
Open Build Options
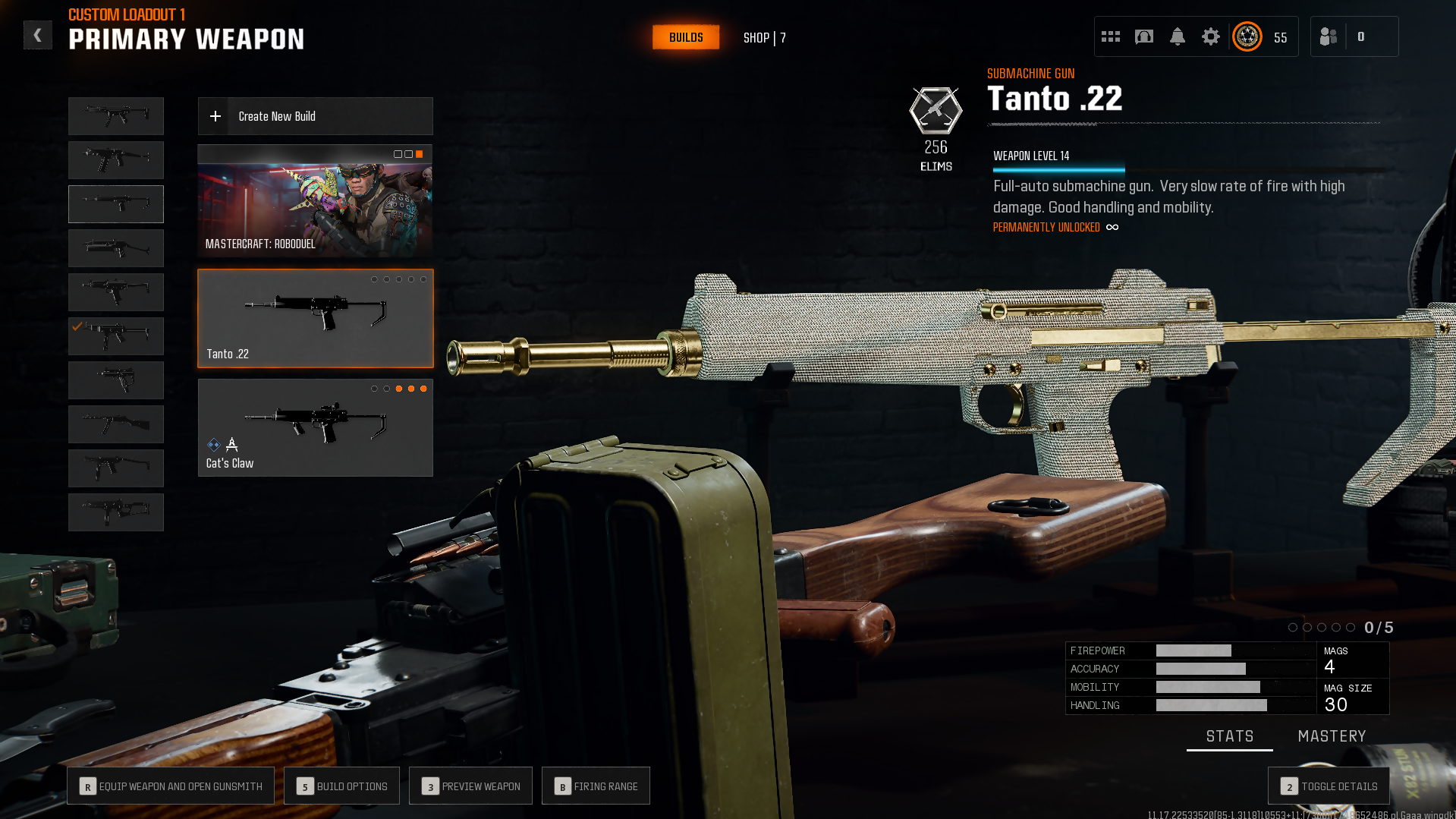(341, 786)
